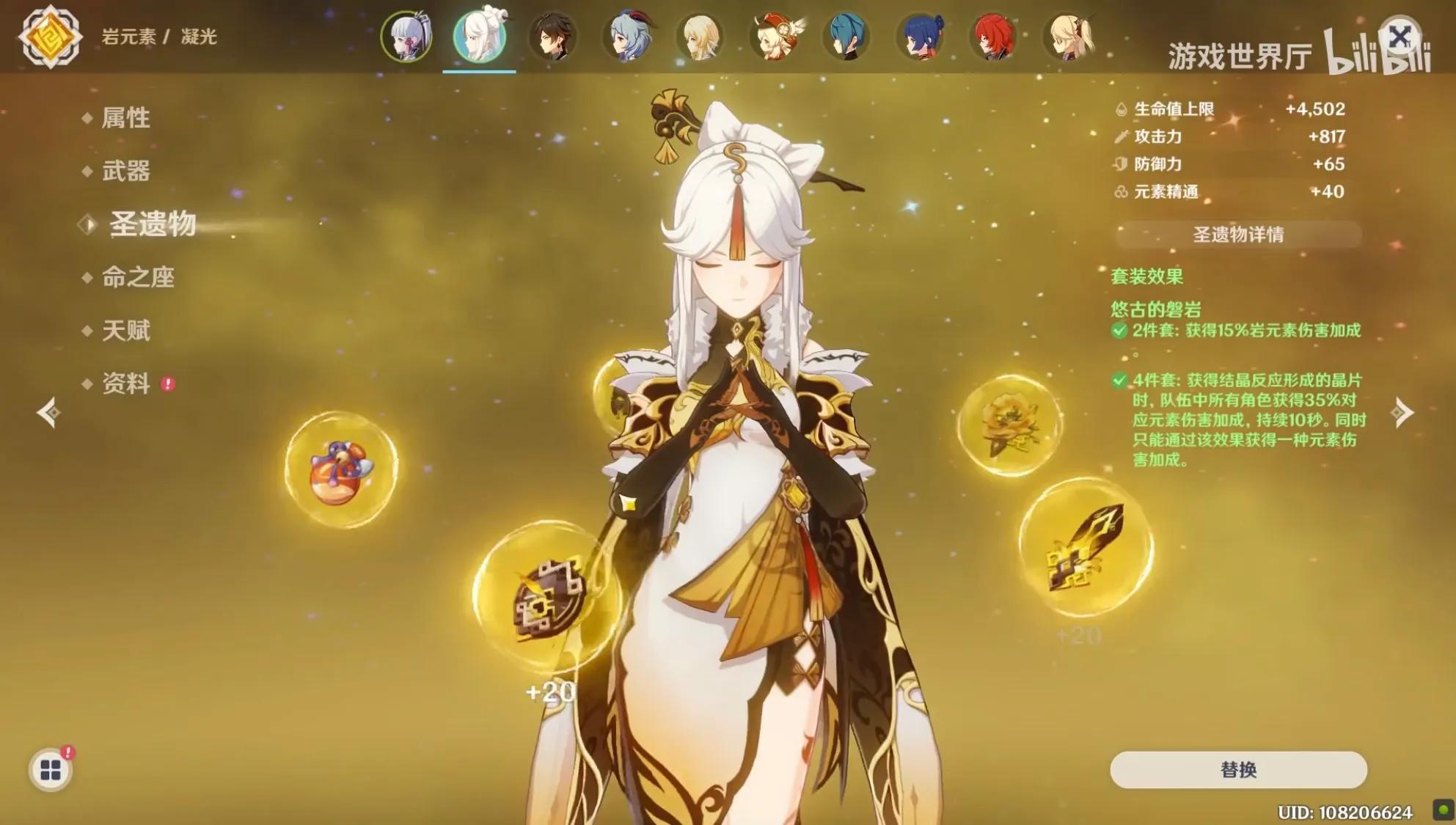Select the round sundial artifact slot
Screen dimensions: 1456x825
coord(546,595)
